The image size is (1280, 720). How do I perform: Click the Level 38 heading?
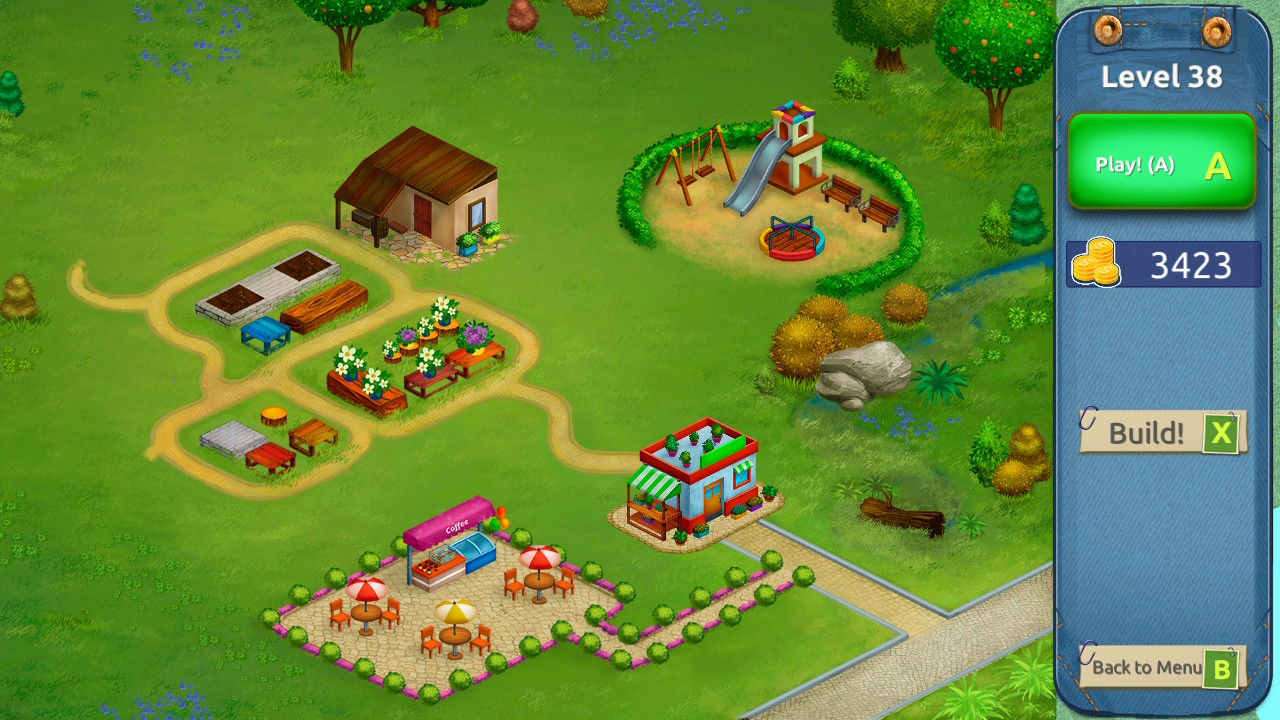(x=1162, y=75)
